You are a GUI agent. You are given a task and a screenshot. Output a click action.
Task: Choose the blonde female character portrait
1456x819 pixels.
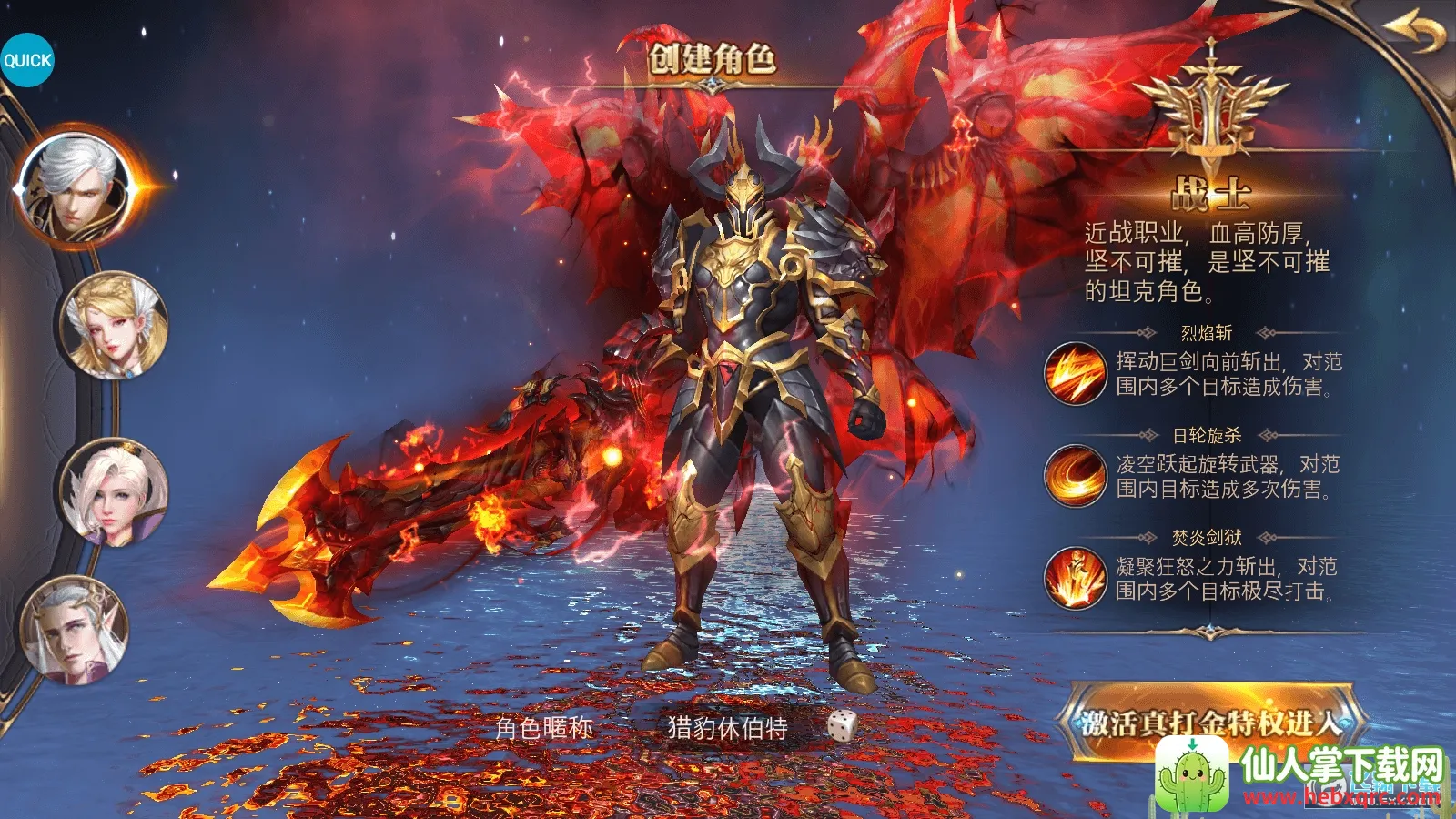click(x=115, y=326)
